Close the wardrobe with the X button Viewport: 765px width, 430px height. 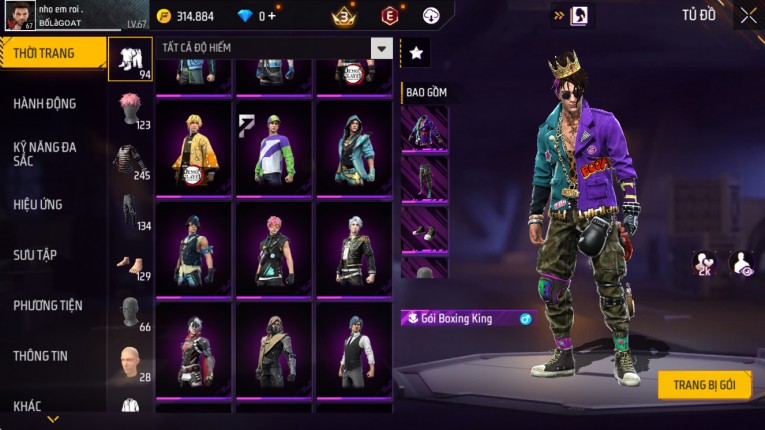click(748, 15)
